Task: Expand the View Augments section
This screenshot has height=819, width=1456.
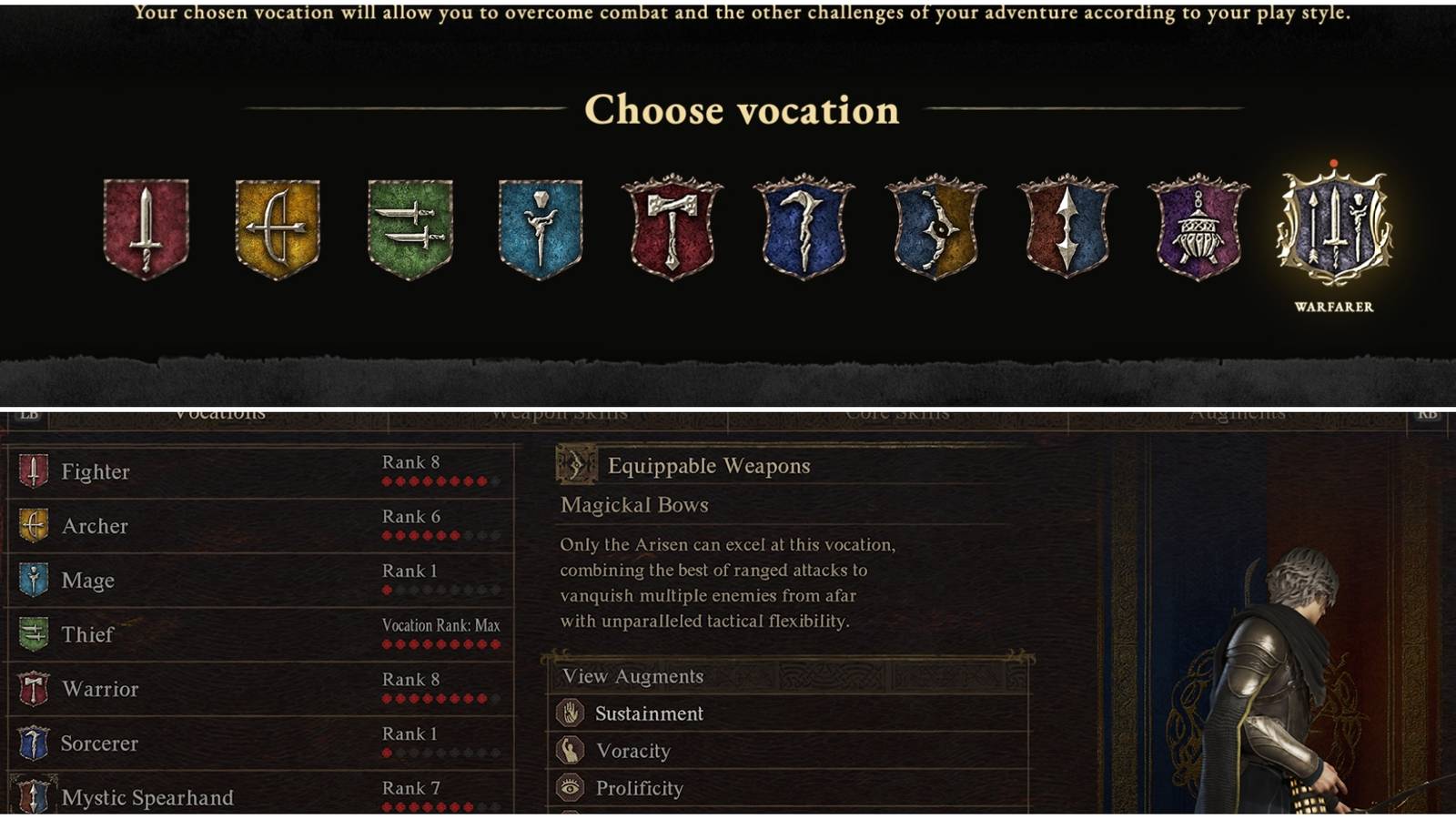Action: click(634, 676)
